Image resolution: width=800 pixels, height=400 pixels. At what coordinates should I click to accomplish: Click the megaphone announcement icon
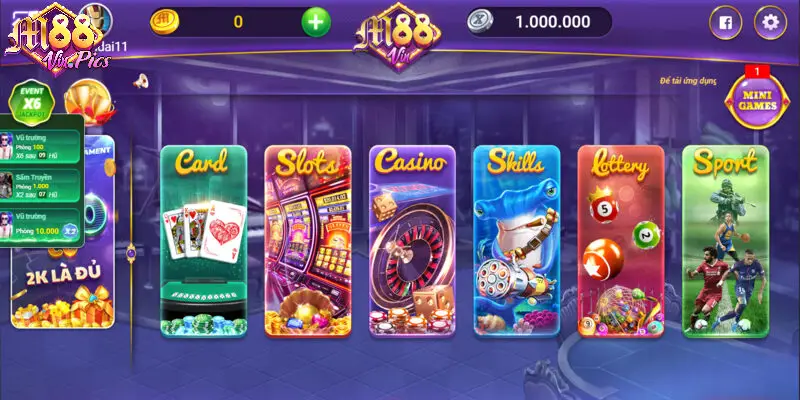[x=141, y=80]
